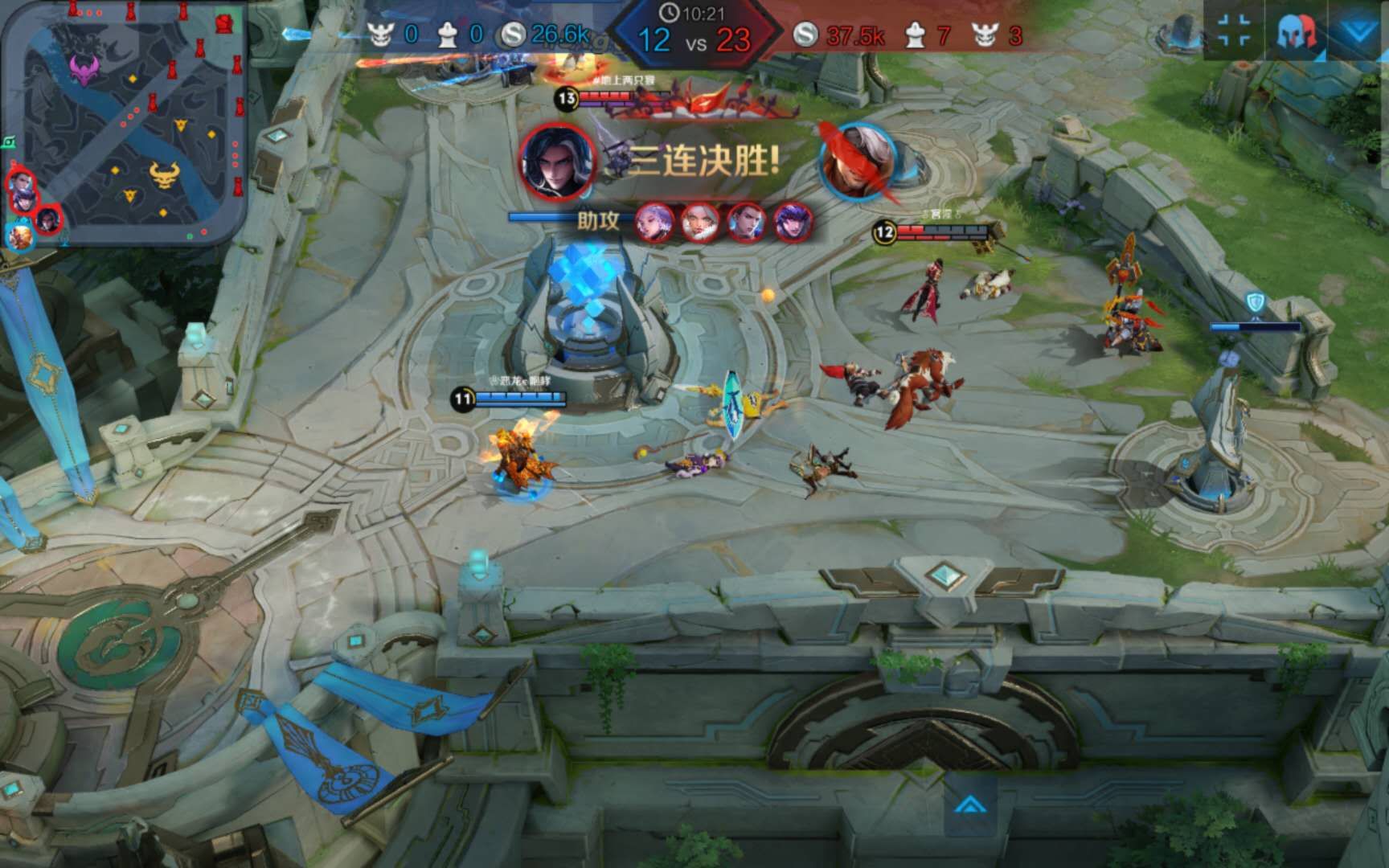Click the four-corner arrows shrink view icon

tap(1234, 31)
